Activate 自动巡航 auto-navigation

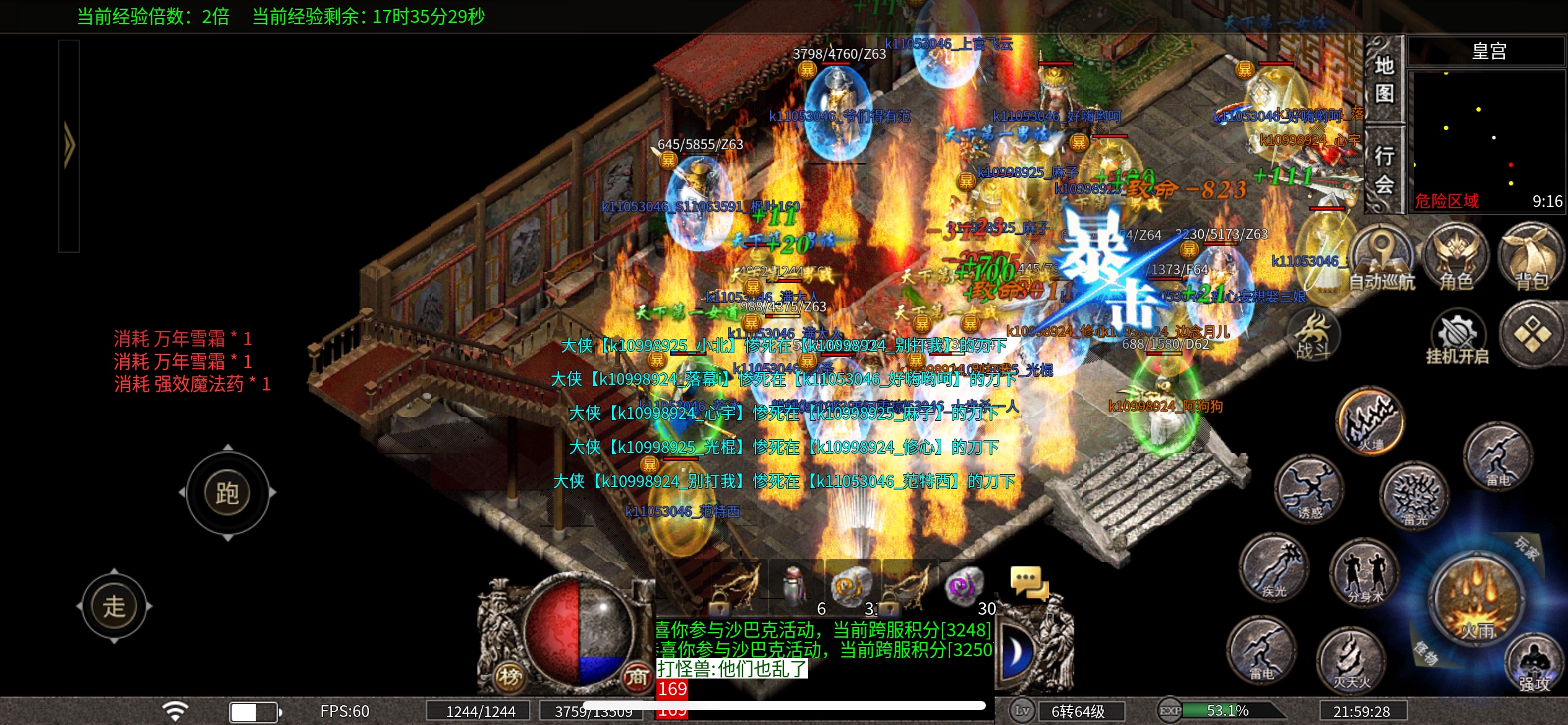click(1382, 260)
